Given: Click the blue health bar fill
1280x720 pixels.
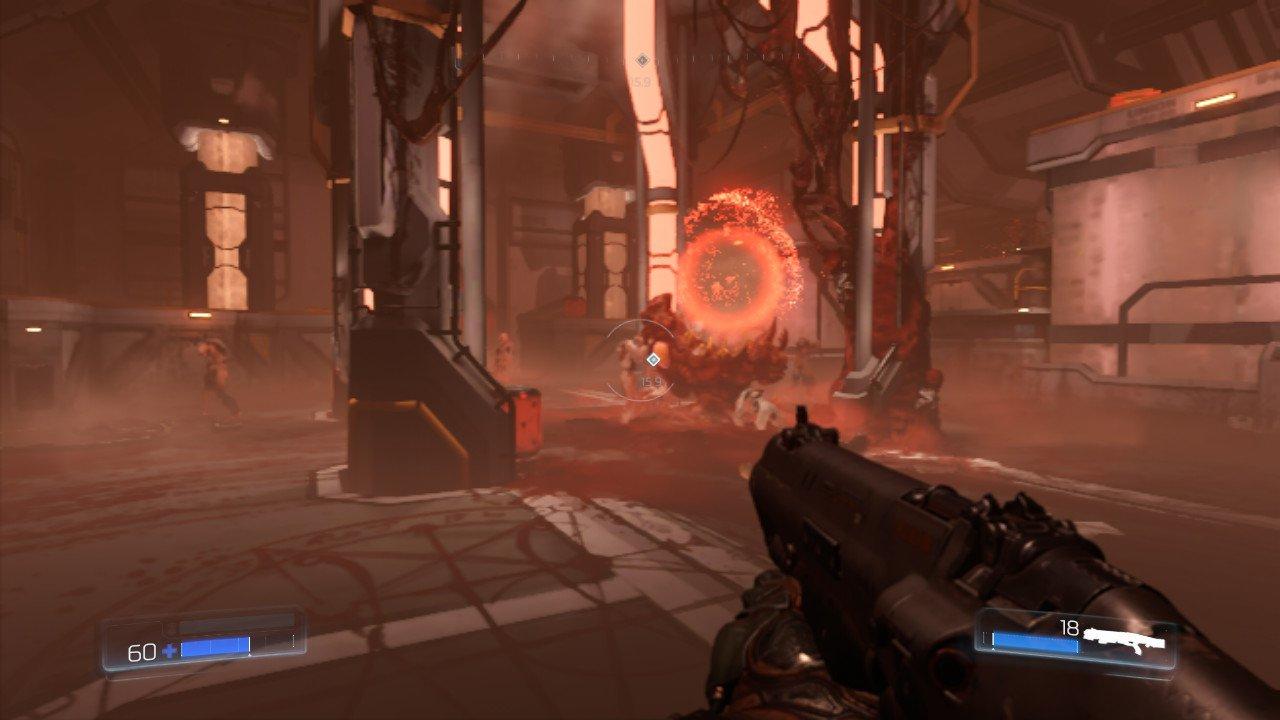Looking at the screenshot, I should tap(215, 645).
